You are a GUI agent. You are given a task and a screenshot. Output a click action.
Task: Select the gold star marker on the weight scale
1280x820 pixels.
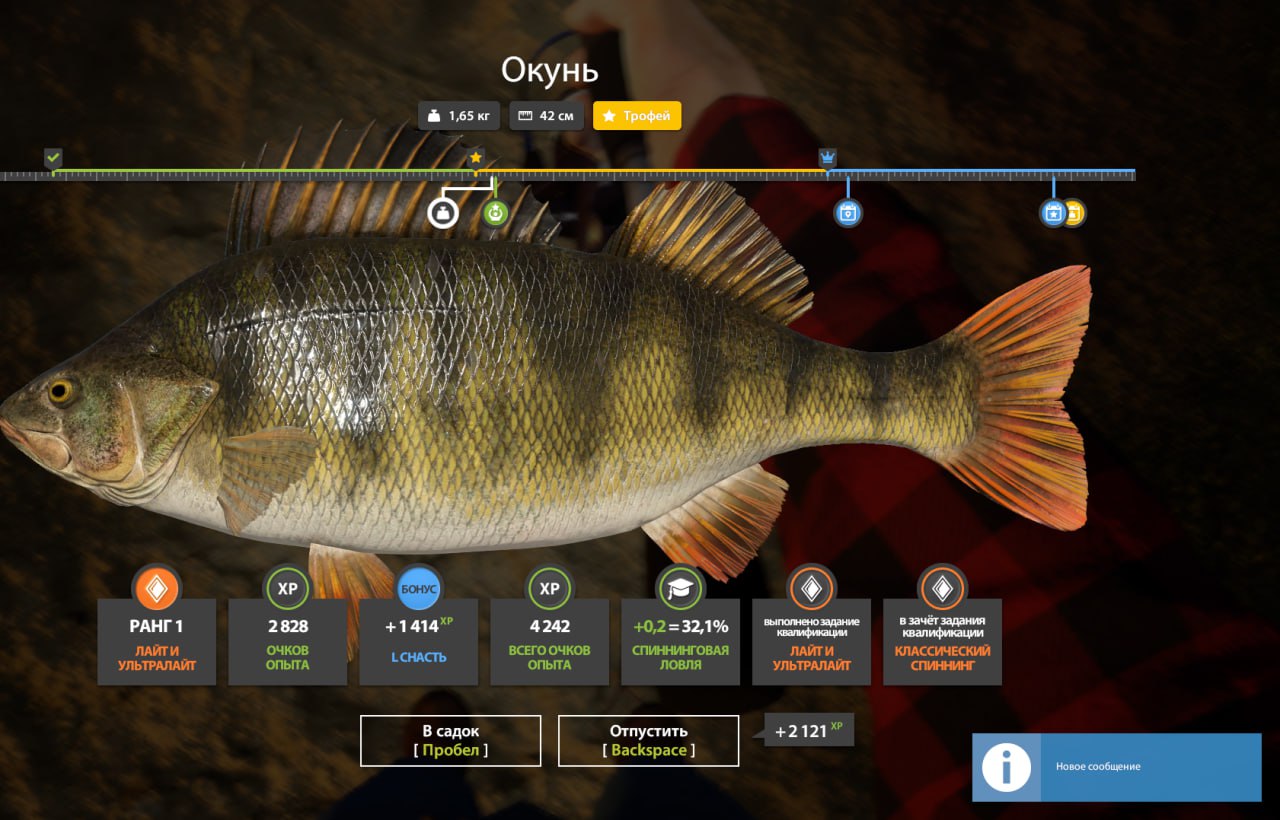(476, 157)
